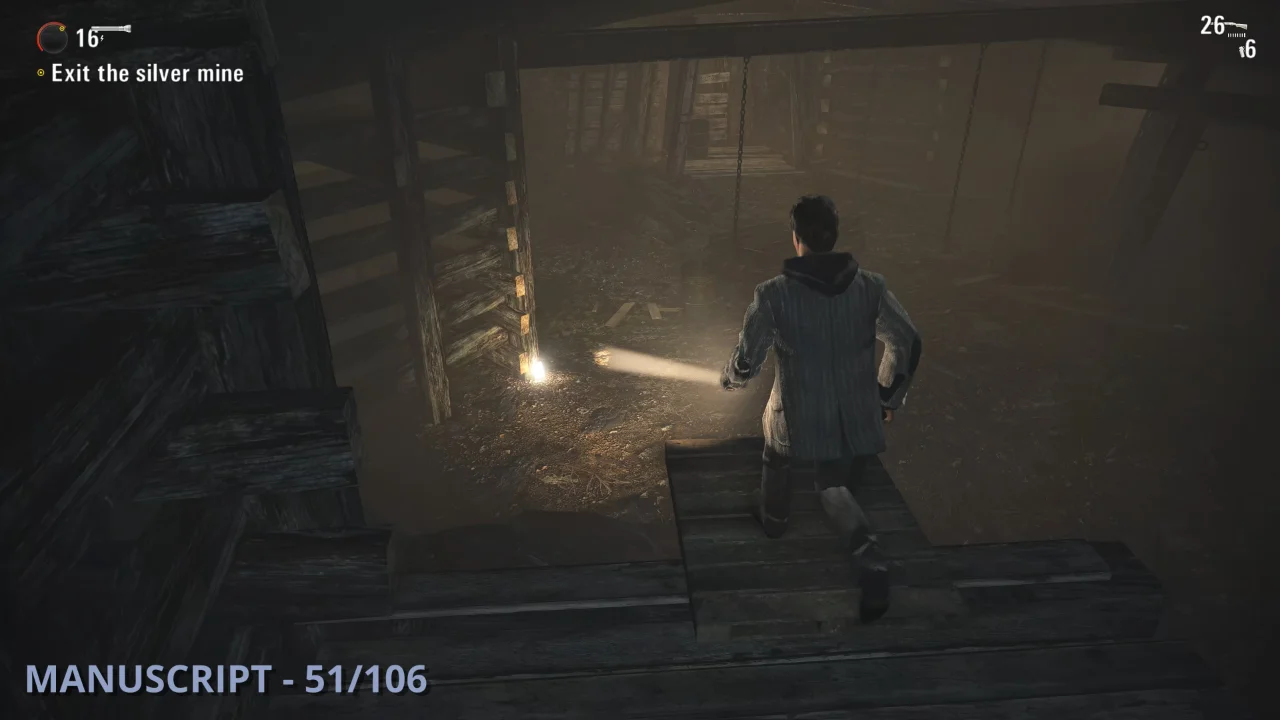
Task: Click the lightning bolt battery symbol
Action: pyautogui.click(x=101, y=38)
